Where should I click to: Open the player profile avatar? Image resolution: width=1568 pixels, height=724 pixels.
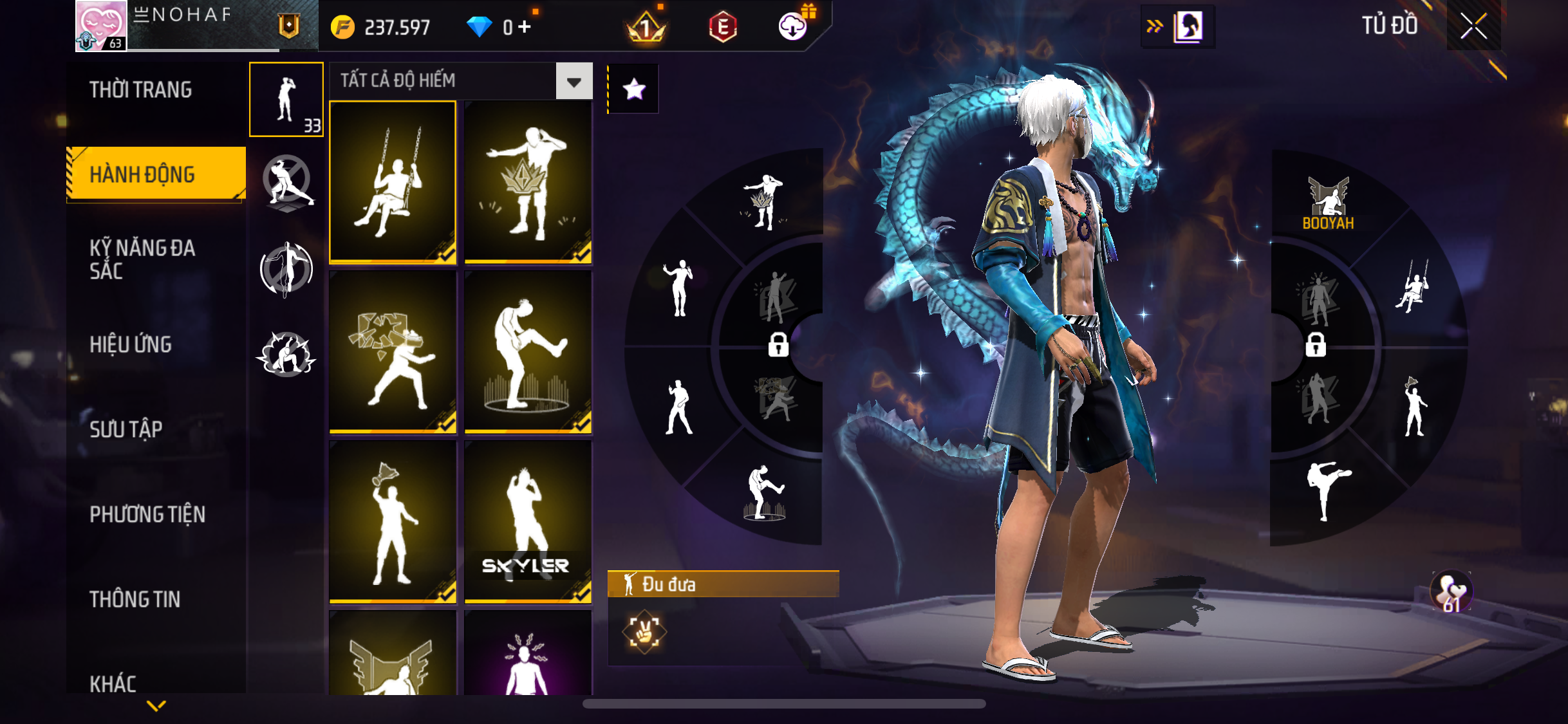(101, 26)
